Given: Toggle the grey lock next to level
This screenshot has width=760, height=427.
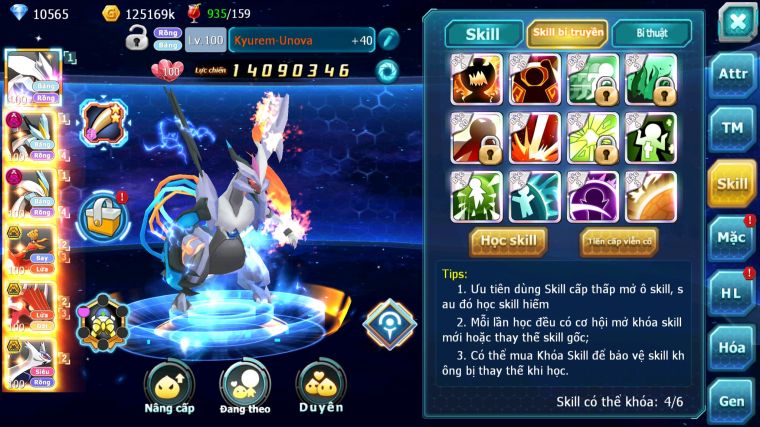Looking at the screenshot, I should (137, 40).
